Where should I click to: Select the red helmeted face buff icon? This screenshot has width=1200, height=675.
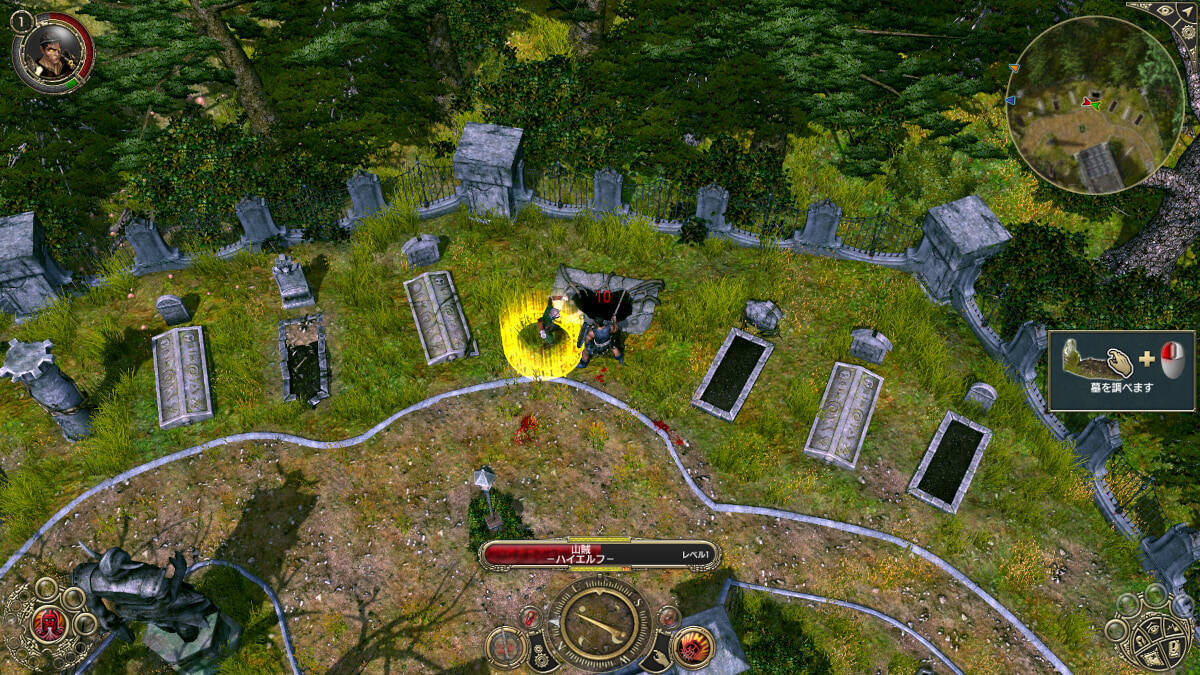click(x=48, y=625)
